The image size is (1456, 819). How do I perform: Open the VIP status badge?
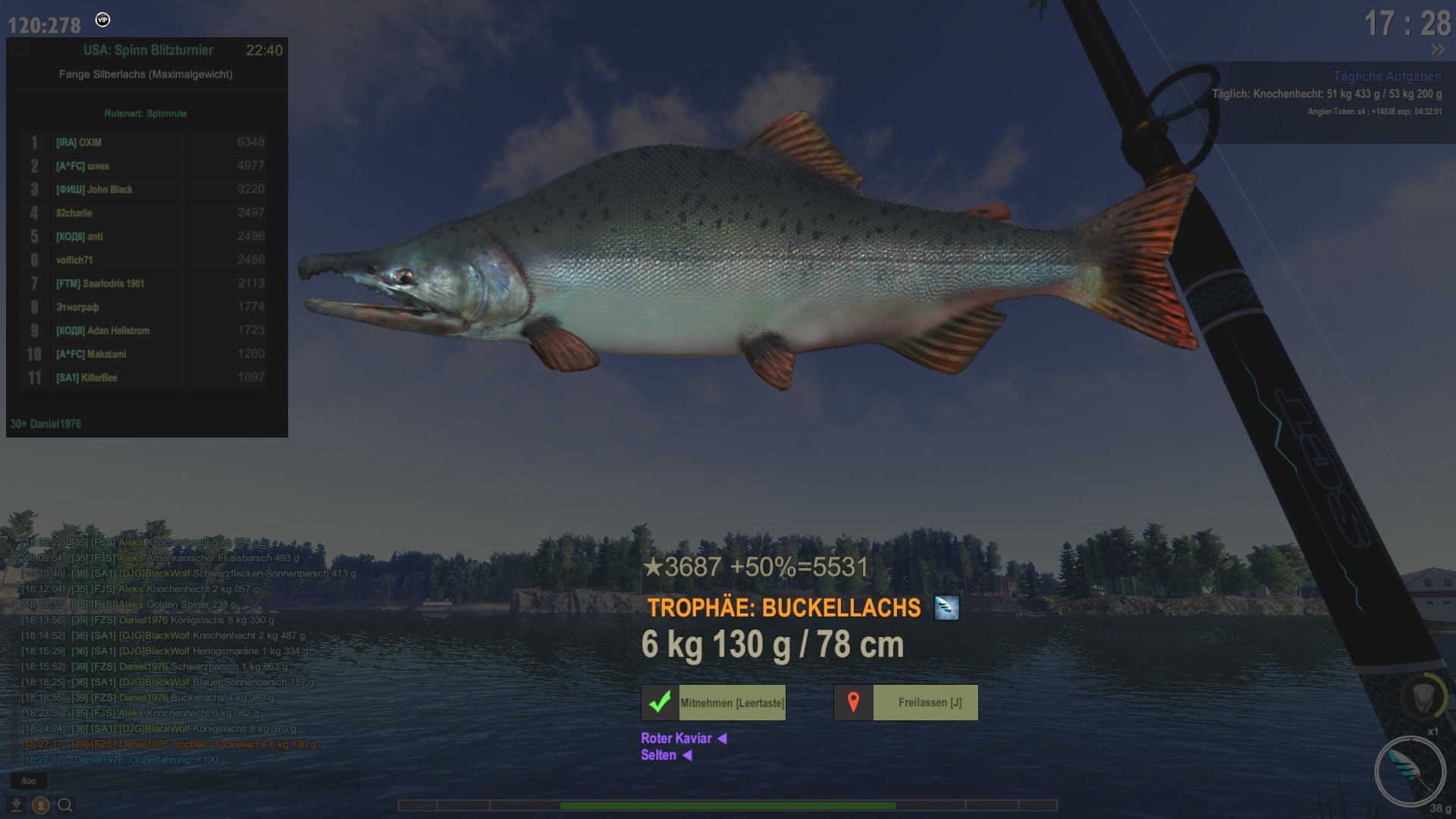[103, 20]
